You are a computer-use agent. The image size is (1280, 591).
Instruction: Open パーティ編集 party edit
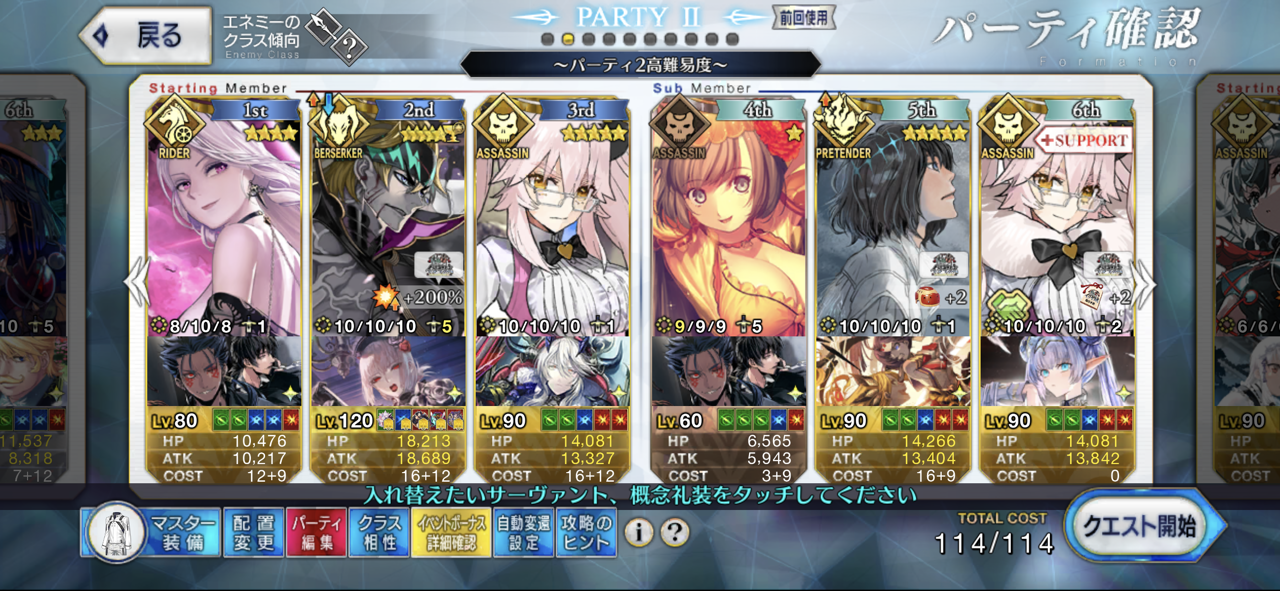click(316, 533)
